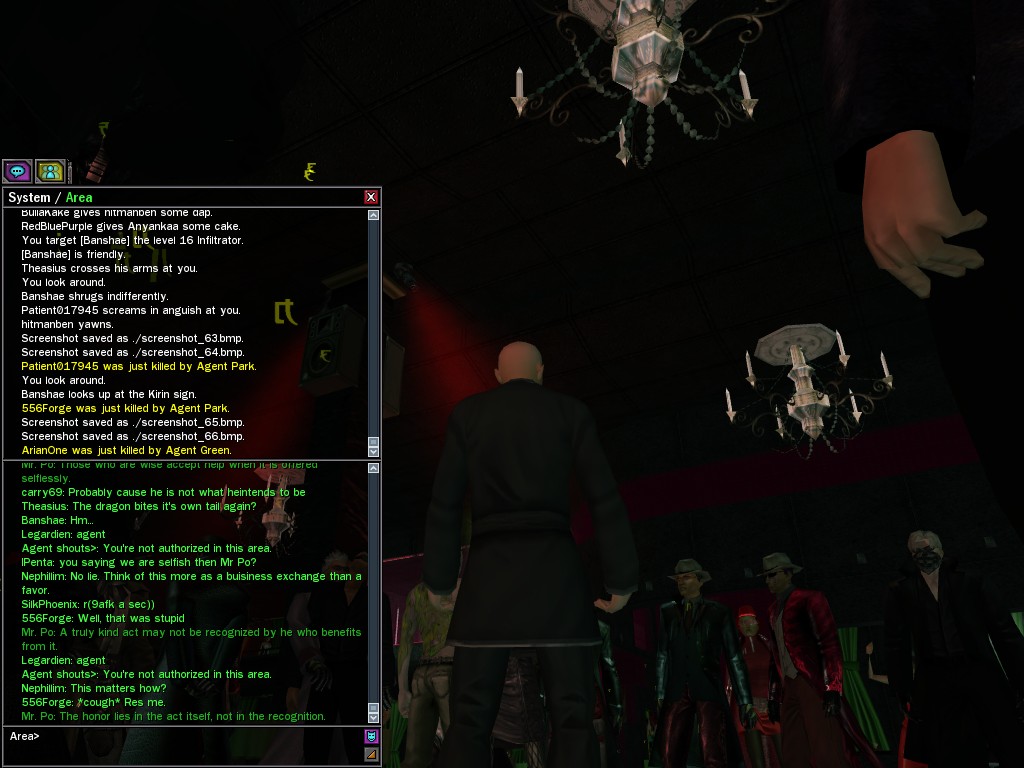
Task: Click the orange triangle chat resize icon
Action: point(371,754)
